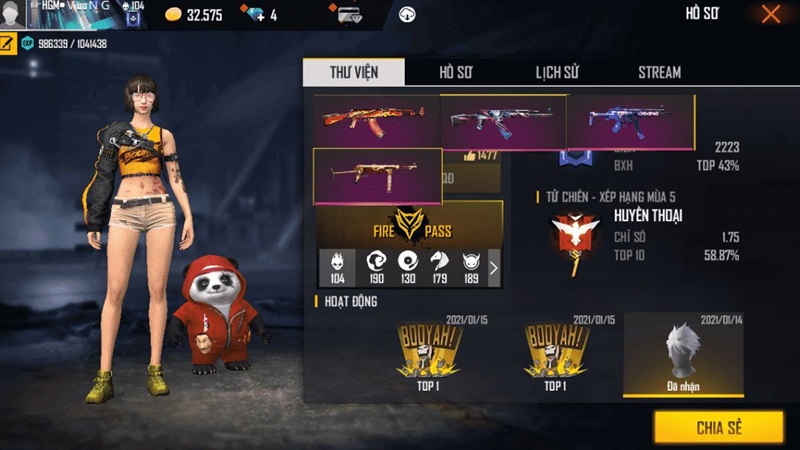The width and height of the screenshot is (800, 450).
Task: Open the gold coins balance
Action: [193, 15]
